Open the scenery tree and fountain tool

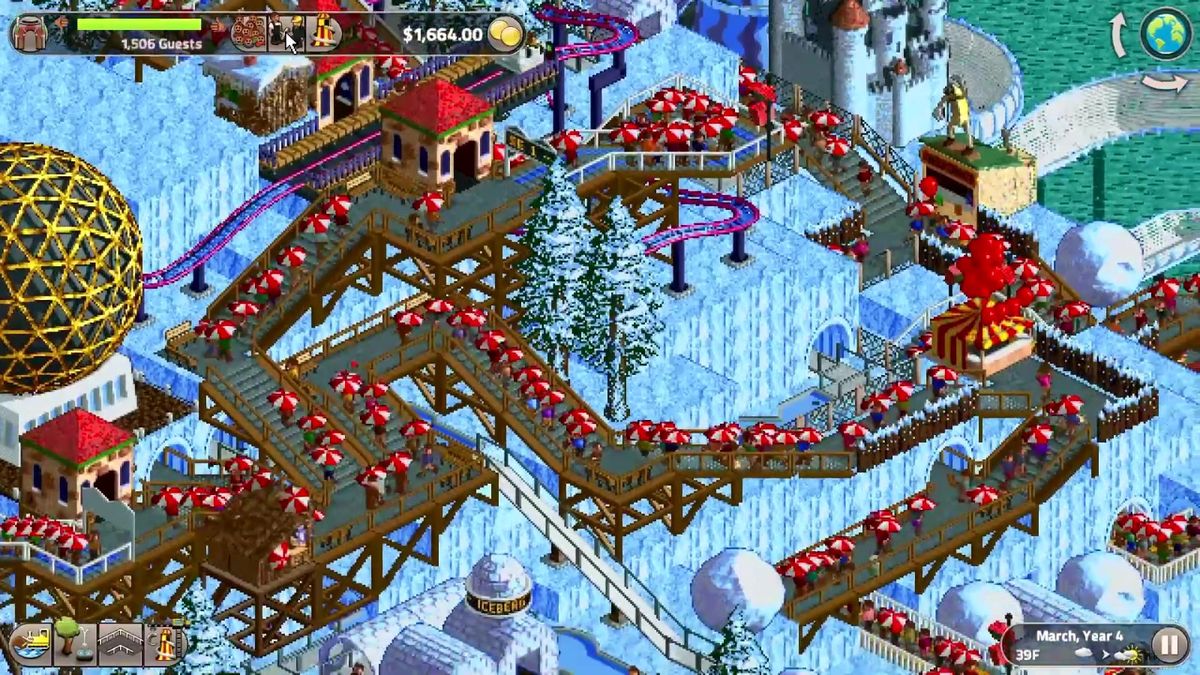[73, 644]
